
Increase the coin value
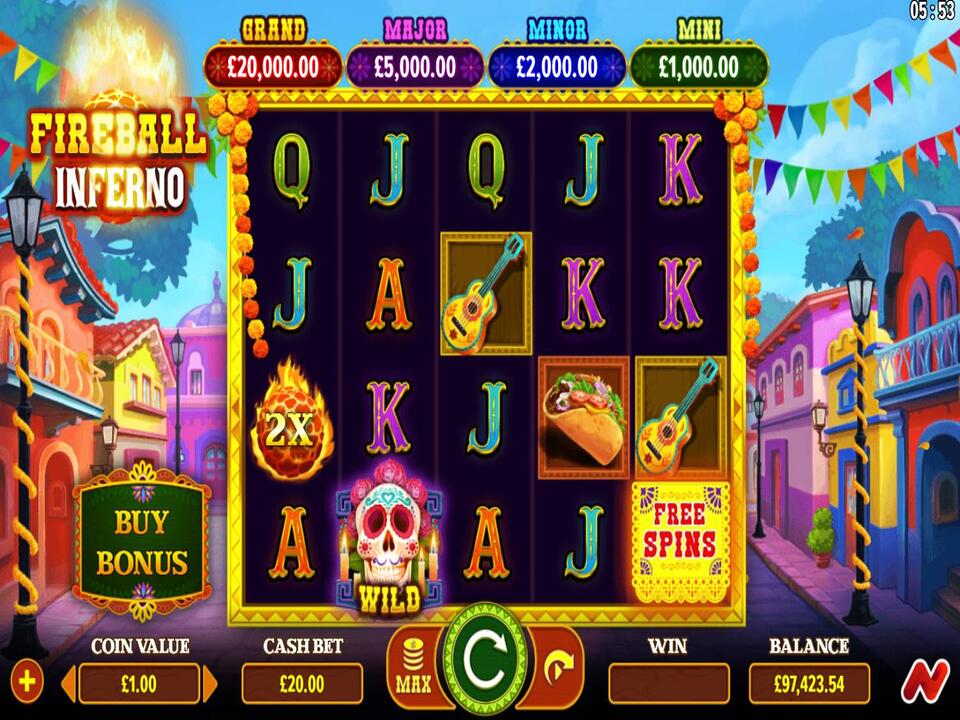click(x=210, y=684)
